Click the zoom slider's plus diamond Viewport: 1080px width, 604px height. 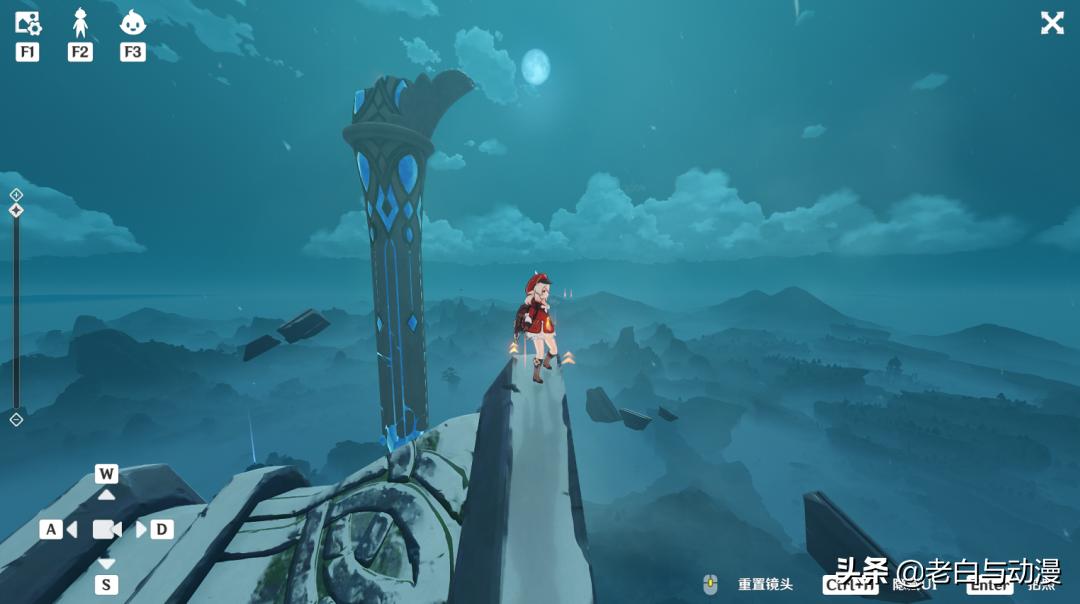coord(16,194)
